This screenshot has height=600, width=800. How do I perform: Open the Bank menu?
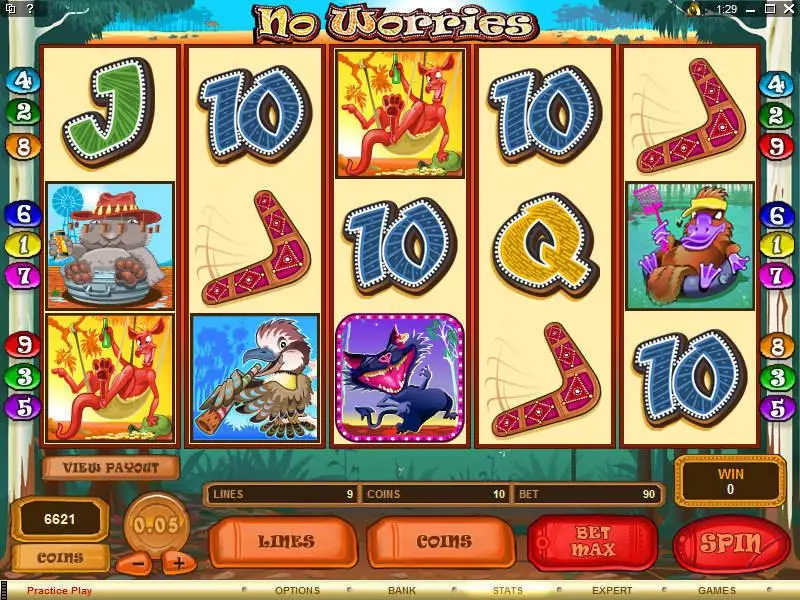point(402,591)
